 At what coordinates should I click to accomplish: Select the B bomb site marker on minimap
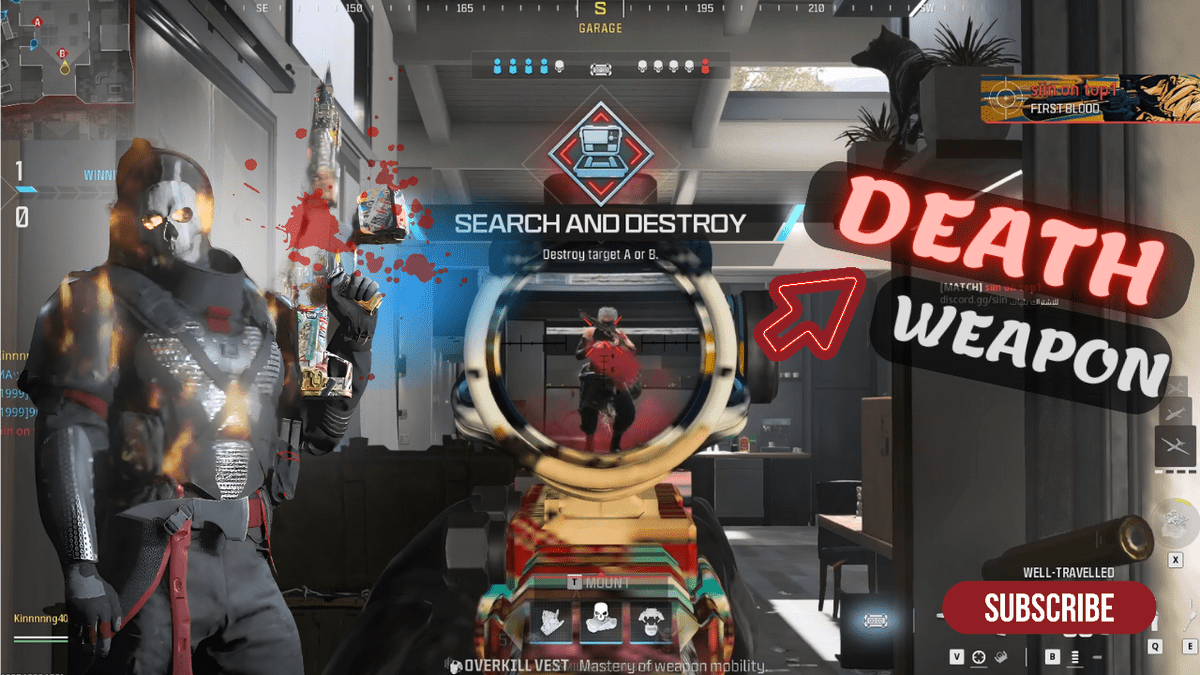62,53
